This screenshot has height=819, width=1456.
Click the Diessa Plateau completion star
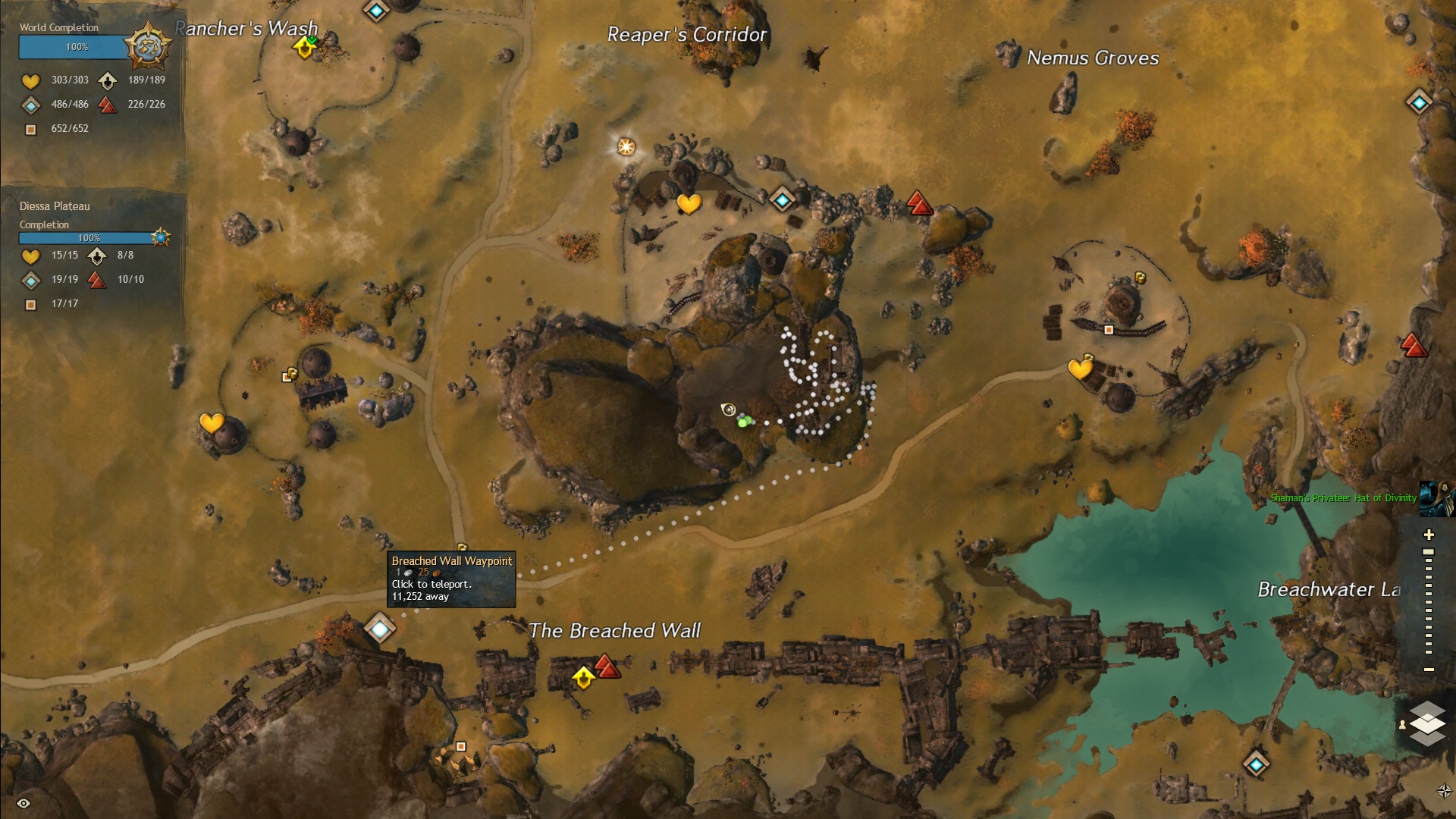click(160, 237)
